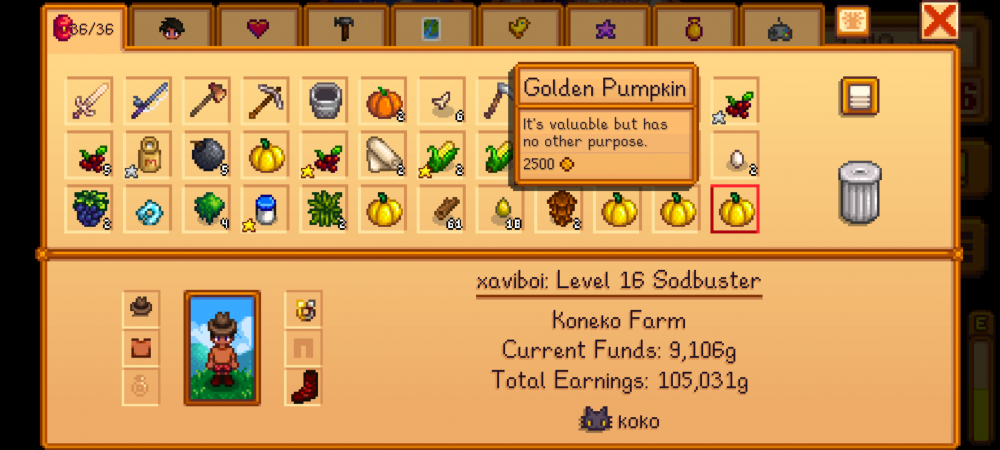Image resolution: width=1000 pixels, height=450 pixels.
Task: Select the orange pumpkin slot
Action: [x=383, y=101]
